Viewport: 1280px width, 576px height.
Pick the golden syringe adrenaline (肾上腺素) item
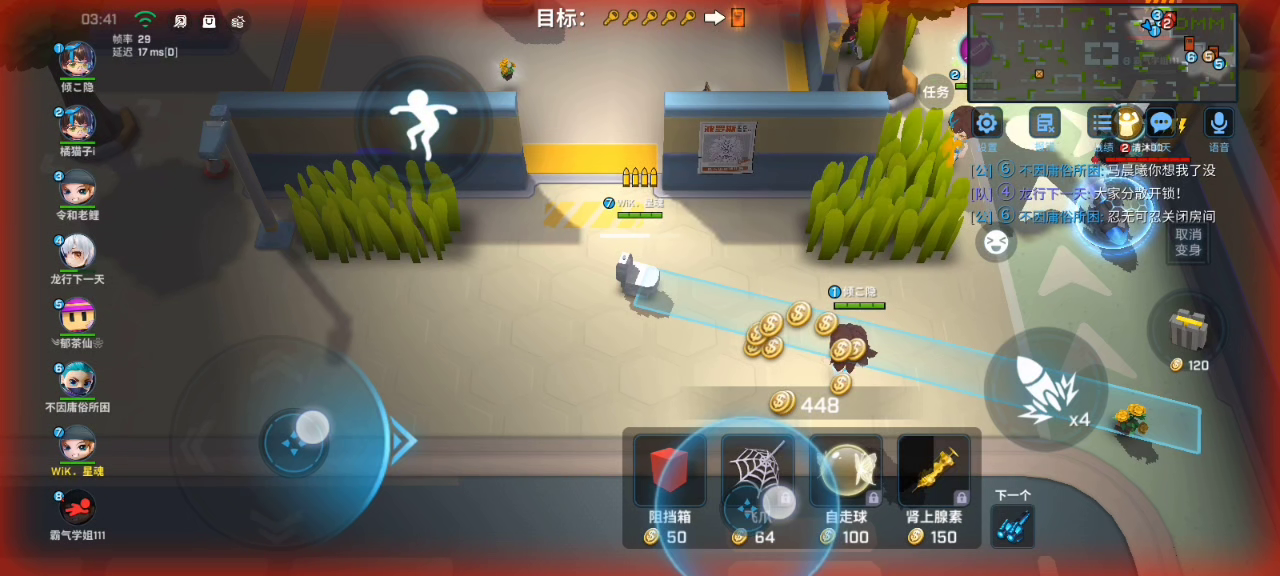tap(934, 471)
